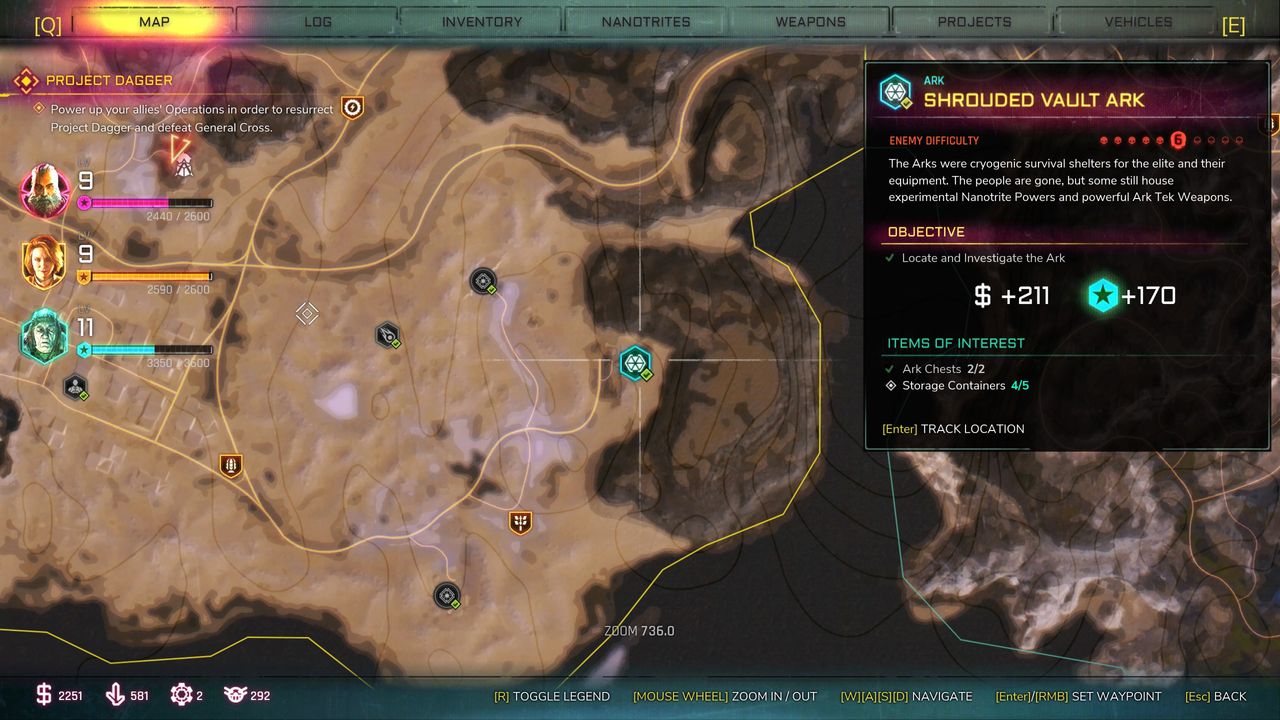
Task: Click the Track Location option
Action: tap(953, 429)
